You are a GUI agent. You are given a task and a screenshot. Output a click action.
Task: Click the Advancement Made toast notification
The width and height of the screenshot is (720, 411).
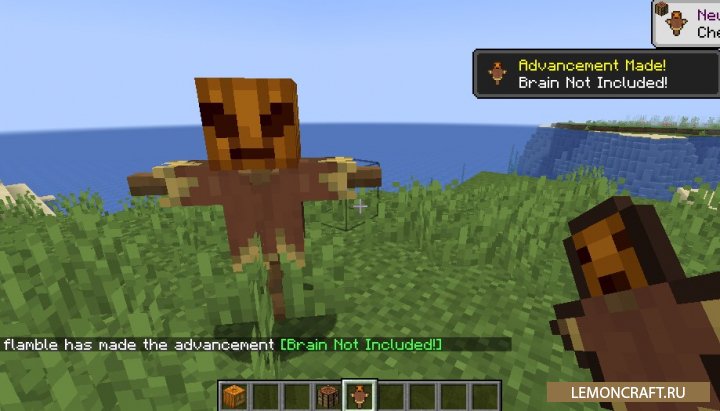pos(596,73)
